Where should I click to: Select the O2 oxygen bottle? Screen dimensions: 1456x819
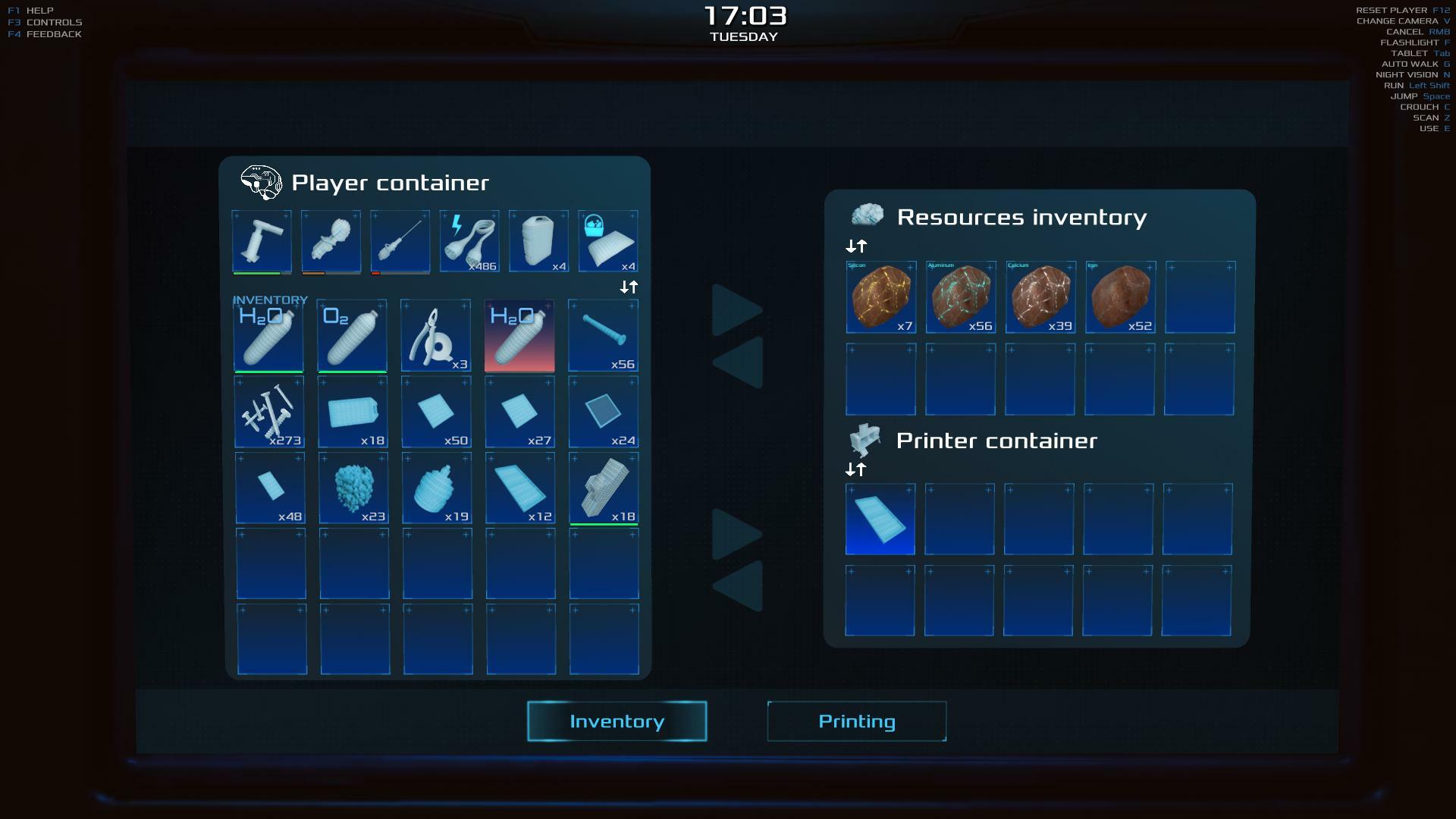point(353,336)
